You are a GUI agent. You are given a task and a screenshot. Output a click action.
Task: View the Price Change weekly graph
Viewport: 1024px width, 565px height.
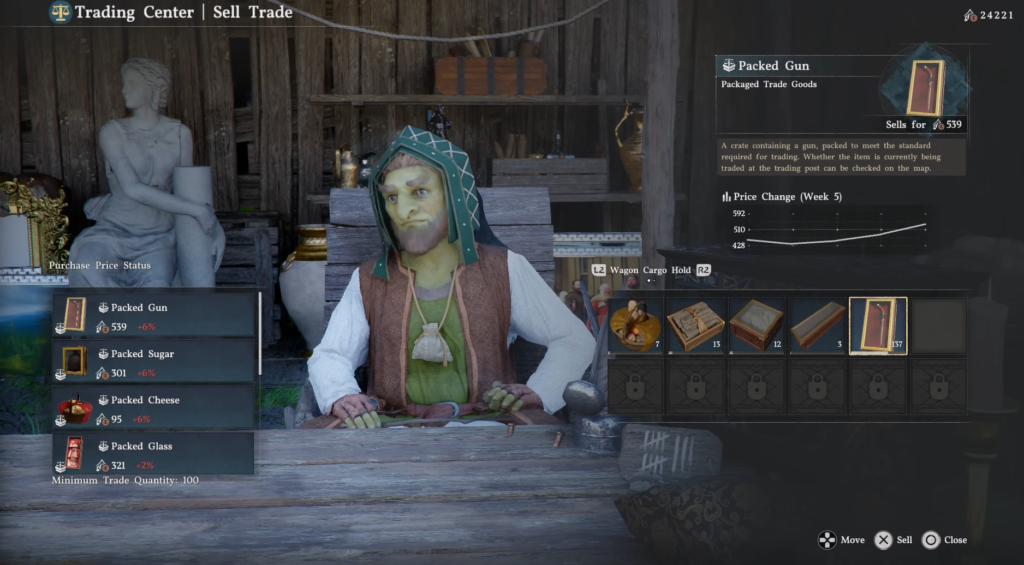(836, 228)
